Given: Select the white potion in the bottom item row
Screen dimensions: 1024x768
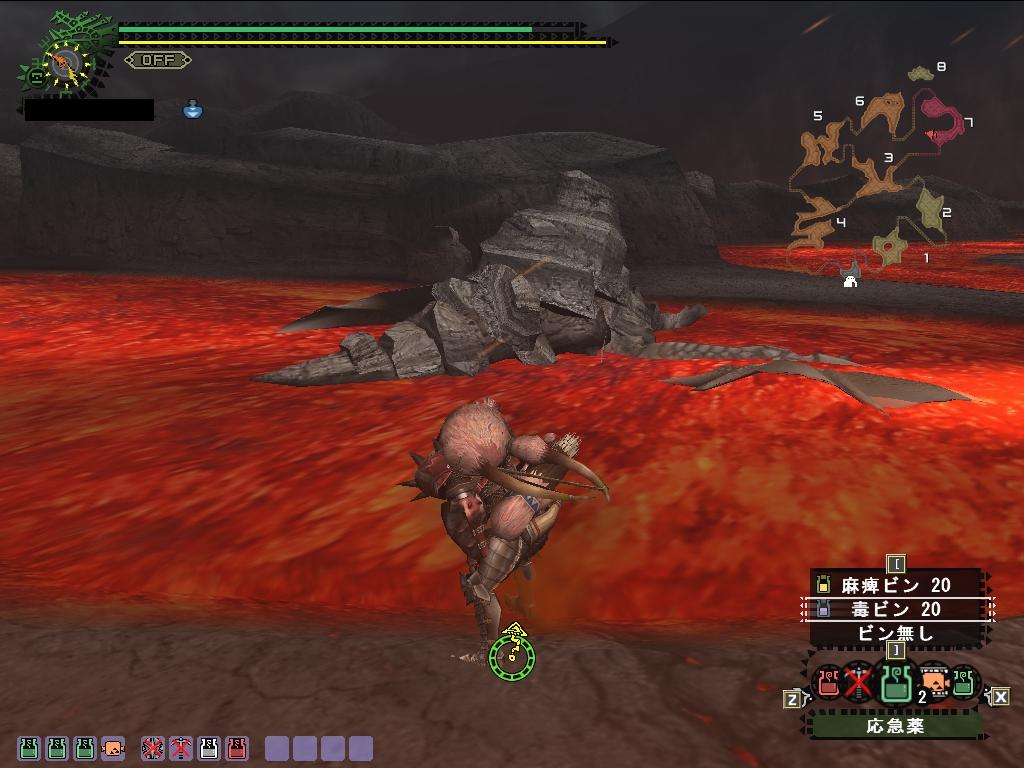Looking at the screenshot, I should coord(208,747).
